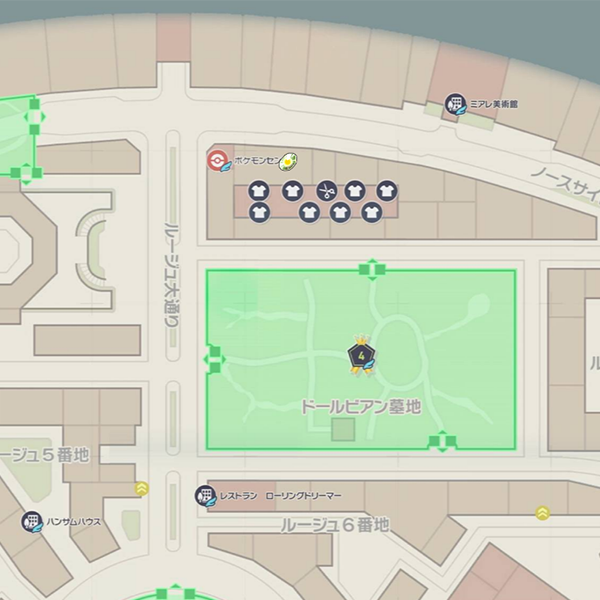Select the Pokémon Center marker
The height and width of the screenshot is (600, 600).
[x=218, y=161]
